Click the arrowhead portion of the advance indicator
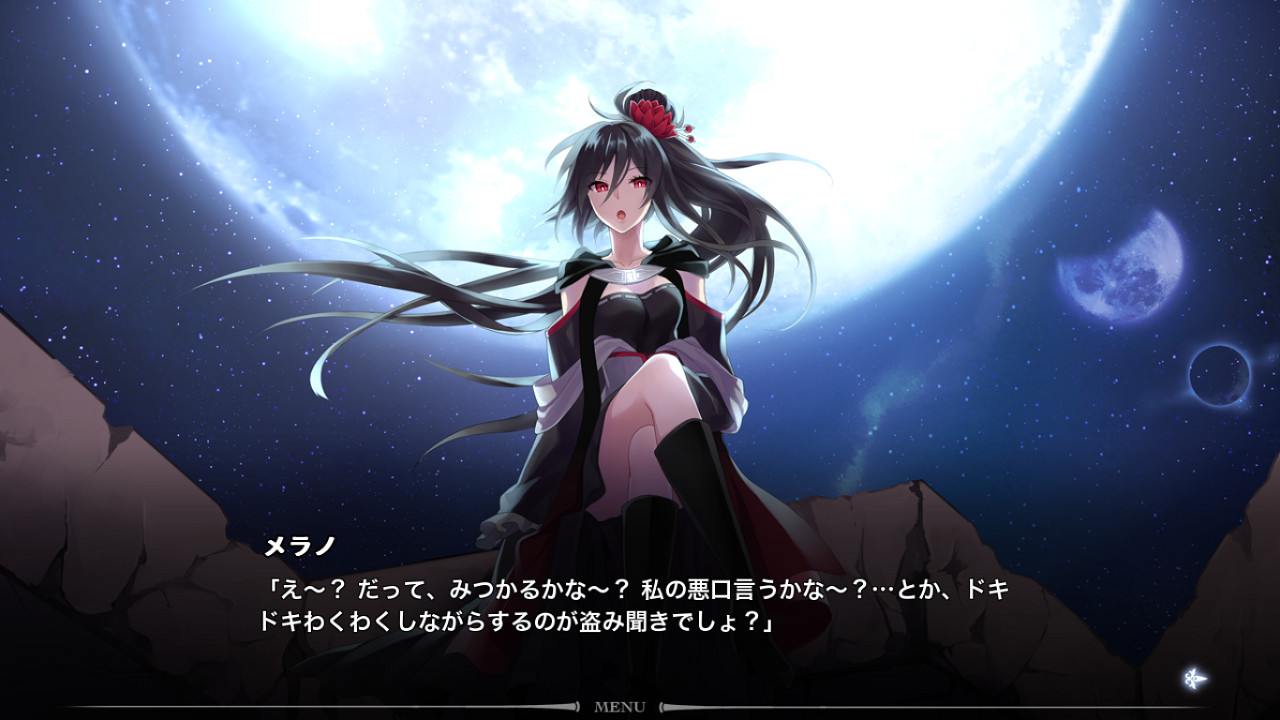The height and width of the screenshot is (720, 1280). click(1203, 678)
